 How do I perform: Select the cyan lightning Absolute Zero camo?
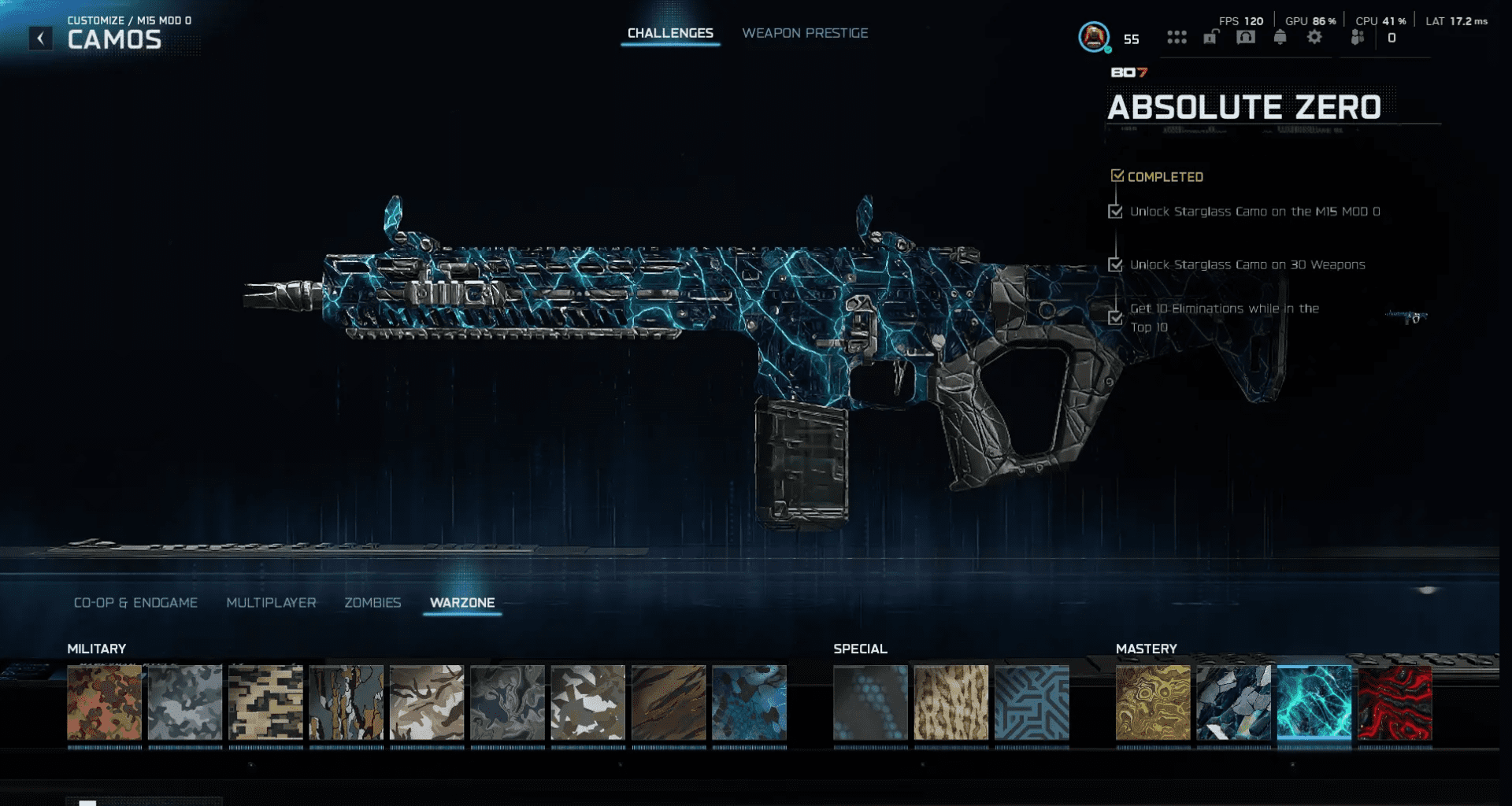click(1314, 703)
